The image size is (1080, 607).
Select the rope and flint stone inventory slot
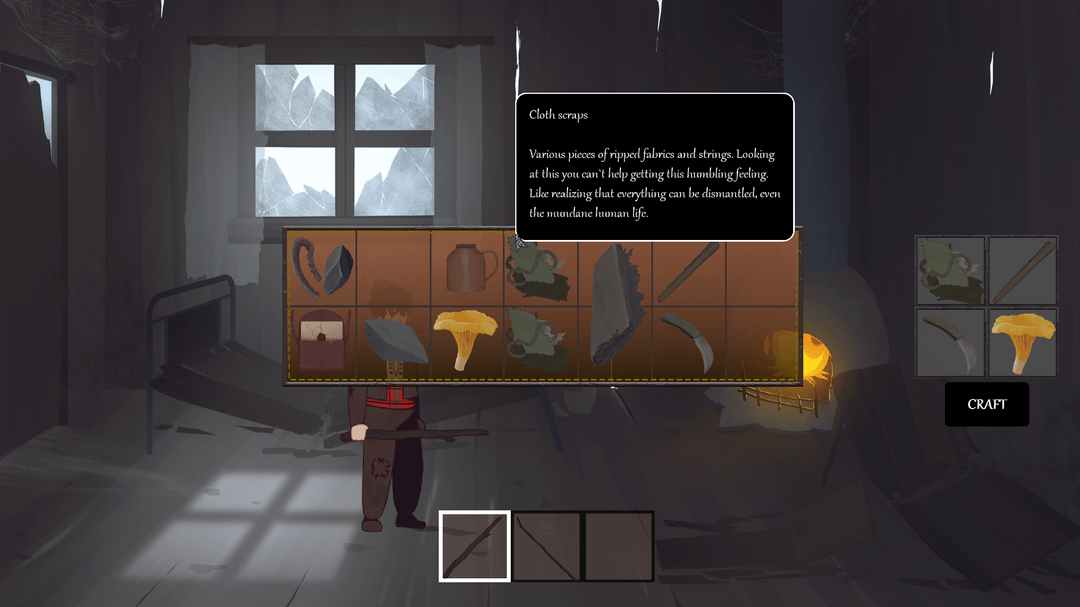pos(320,268)
